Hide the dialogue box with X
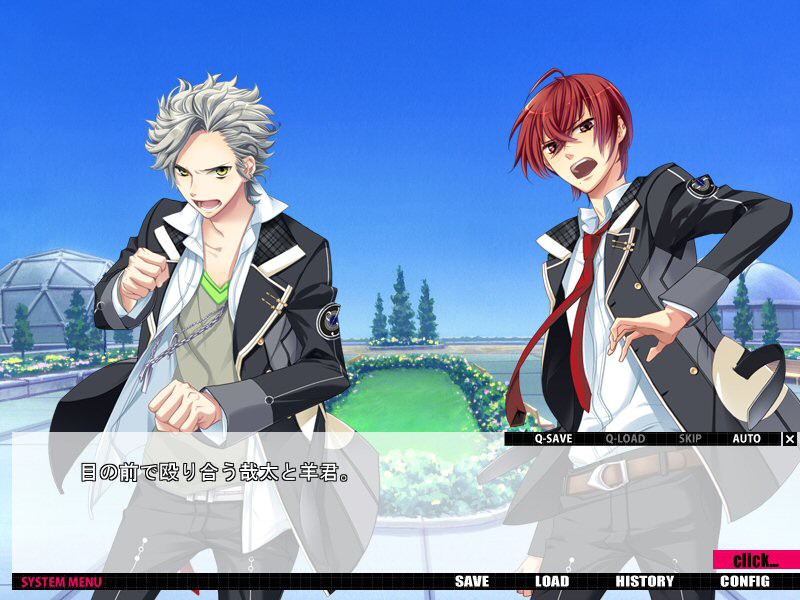 [790, 438]
